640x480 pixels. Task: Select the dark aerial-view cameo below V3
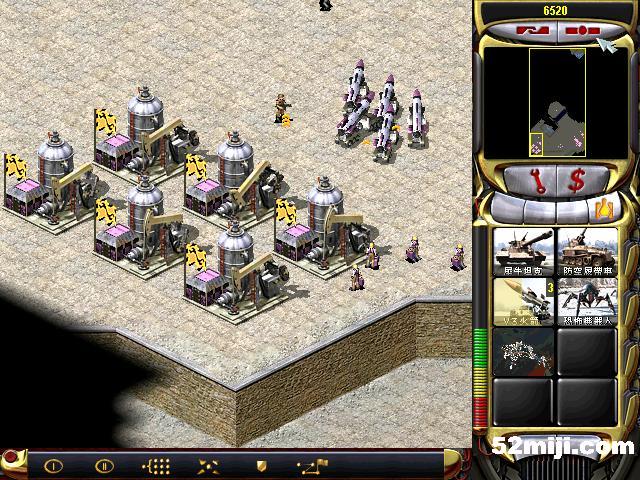point(524,351)
